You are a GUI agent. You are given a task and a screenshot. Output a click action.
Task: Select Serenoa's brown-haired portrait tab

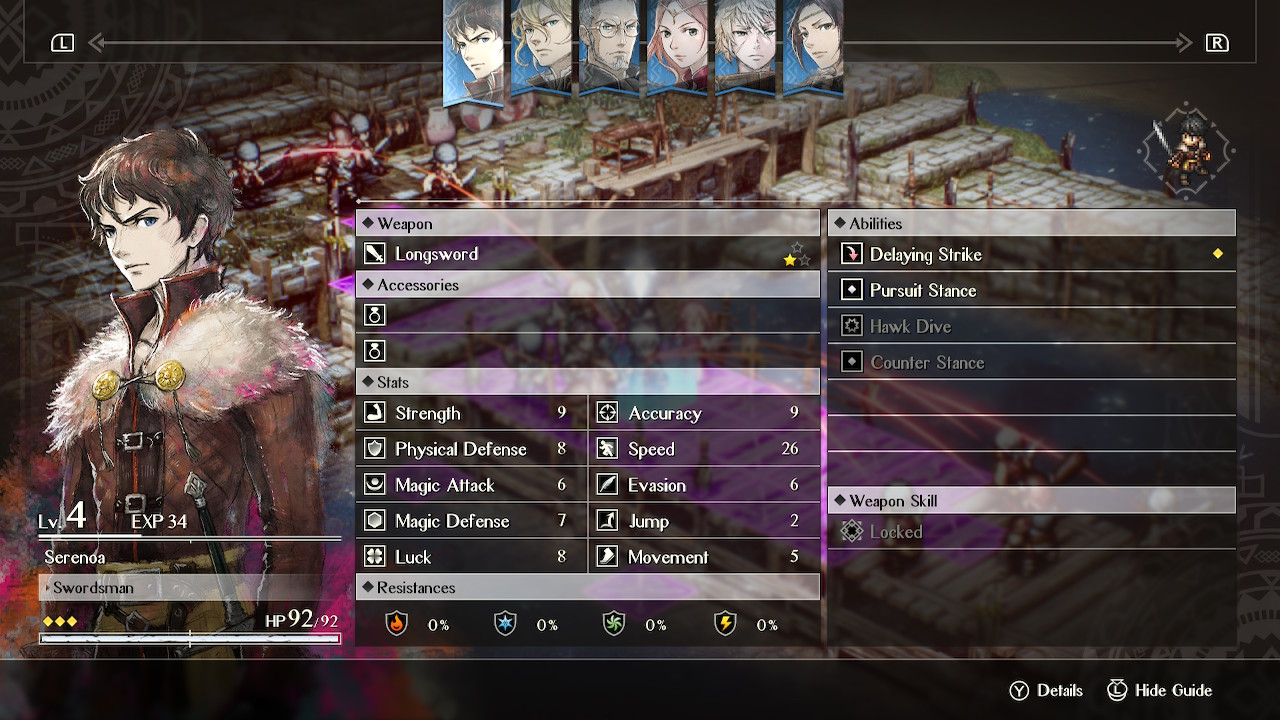click(473, 50)
